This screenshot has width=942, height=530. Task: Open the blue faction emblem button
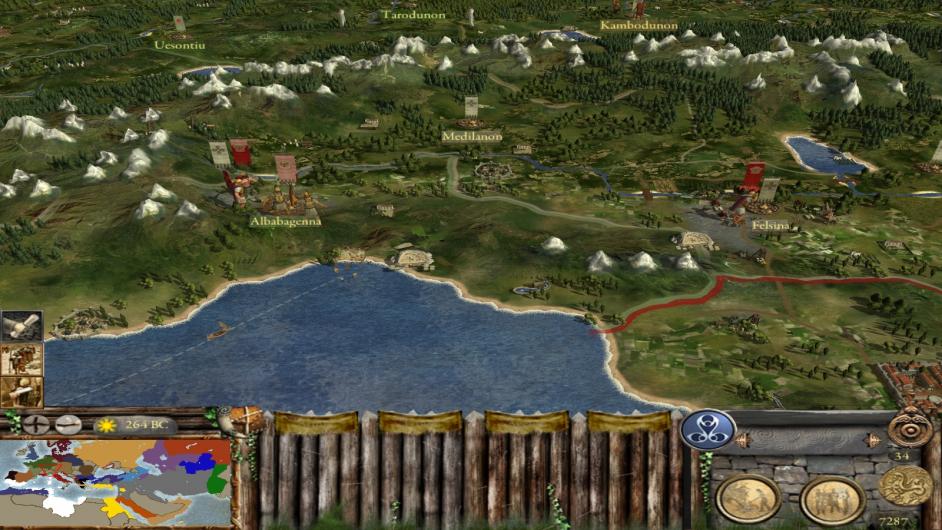(x=708, y=429)
